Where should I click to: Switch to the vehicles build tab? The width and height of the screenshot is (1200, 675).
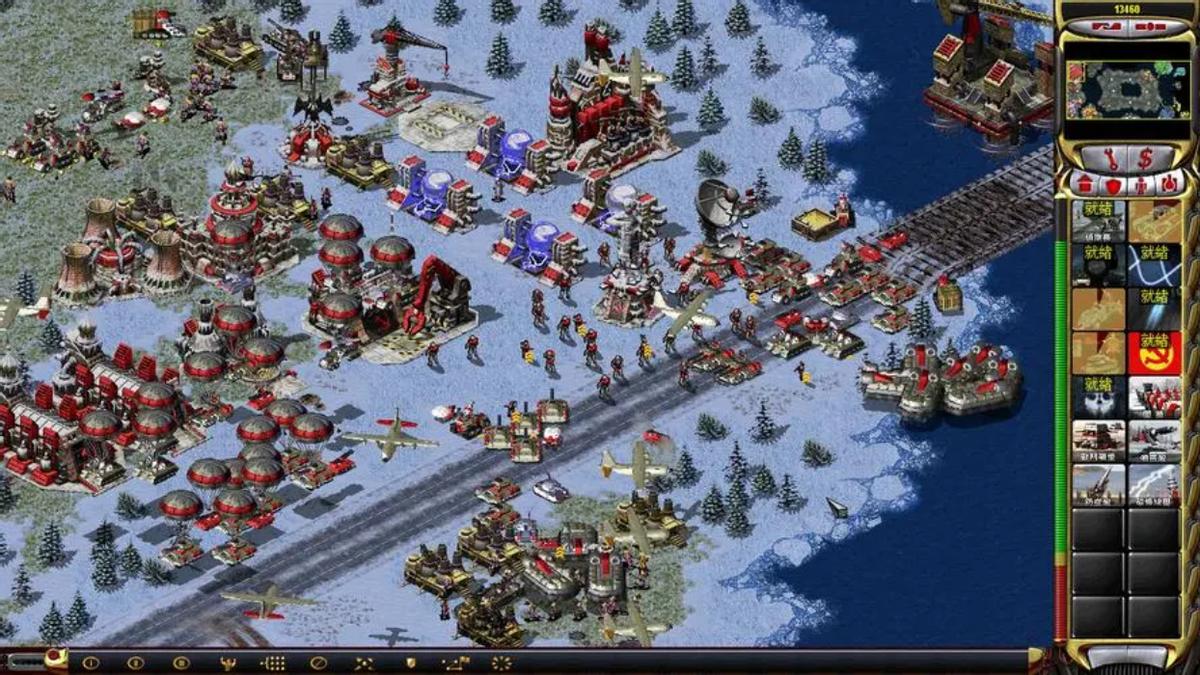click(x=1167, y=184)
